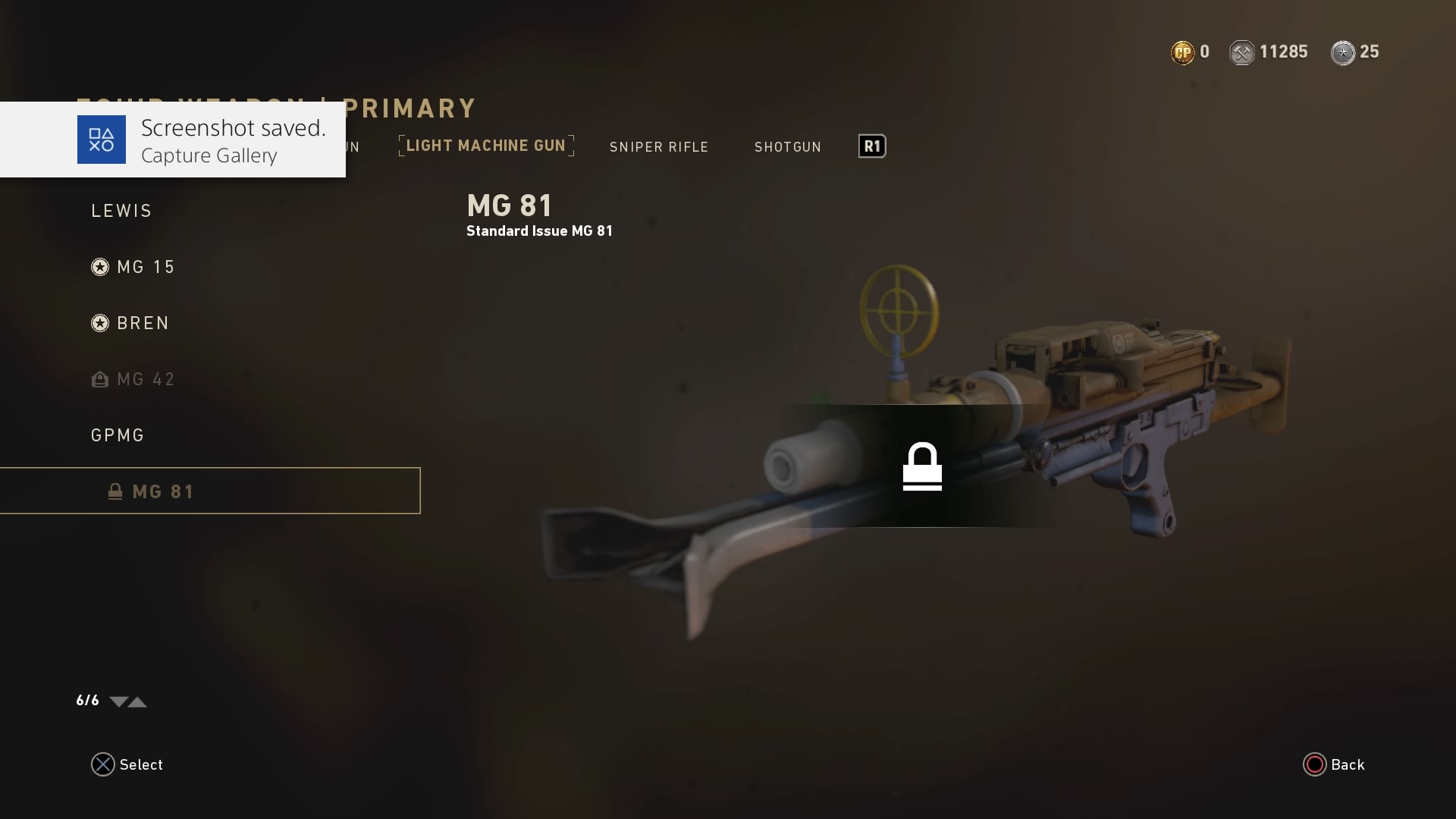The image size is (1456, 819).
Task: Open the Shotgun weapon category
Action: [787, 147]
